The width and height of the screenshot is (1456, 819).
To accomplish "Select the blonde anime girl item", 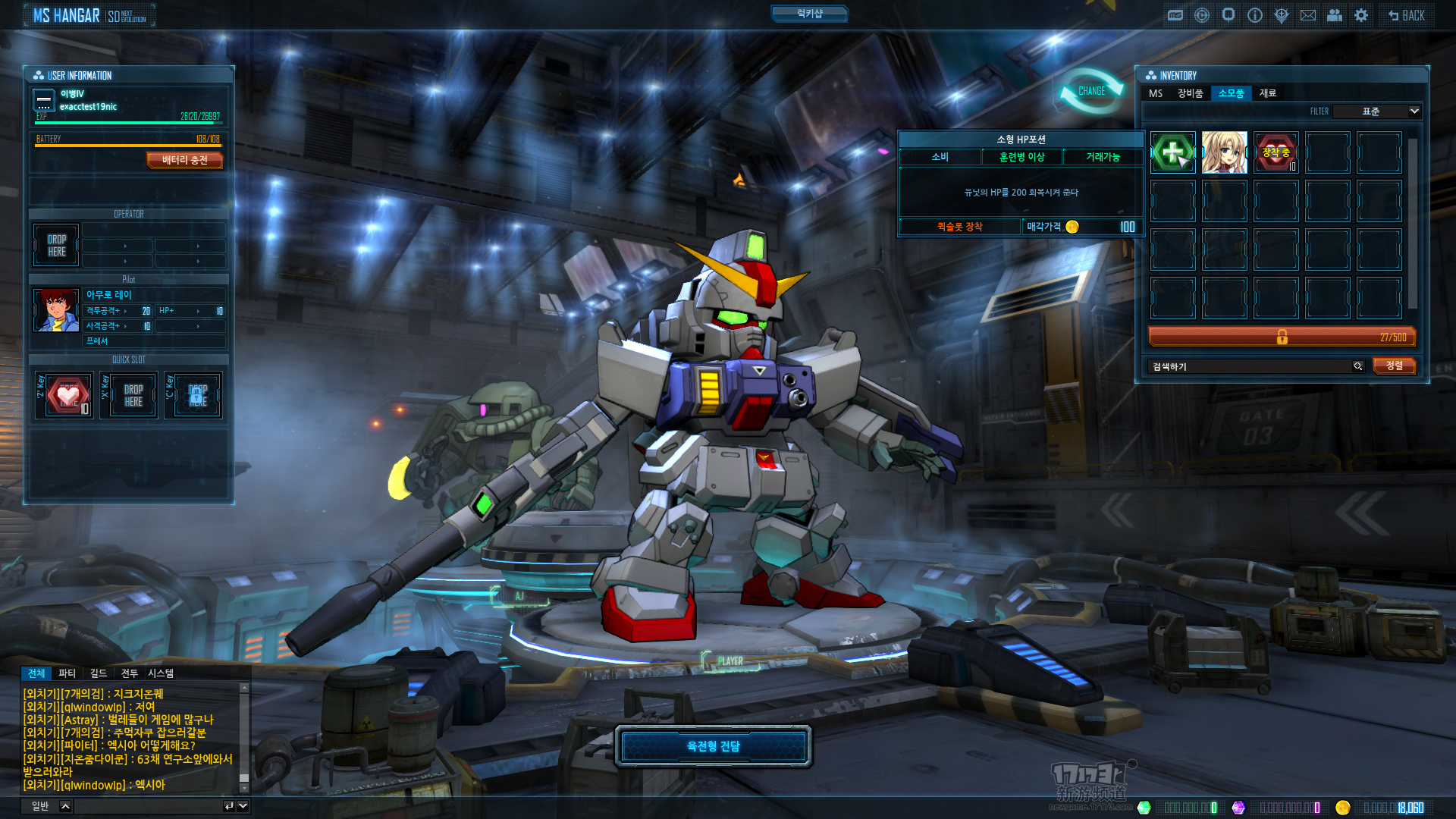I will pyautogui.click(x=1224, y=152).
